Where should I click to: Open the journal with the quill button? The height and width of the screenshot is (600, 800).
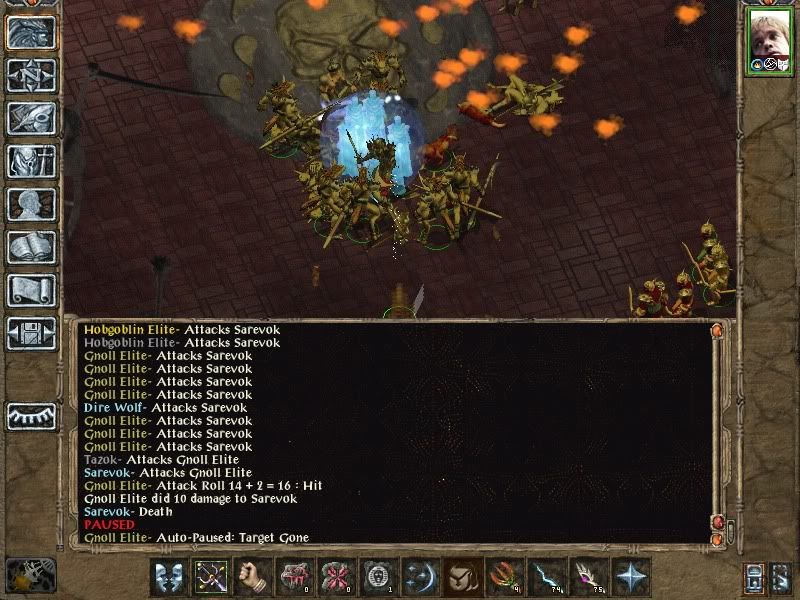pyautogui.click(x=31, y=118)
